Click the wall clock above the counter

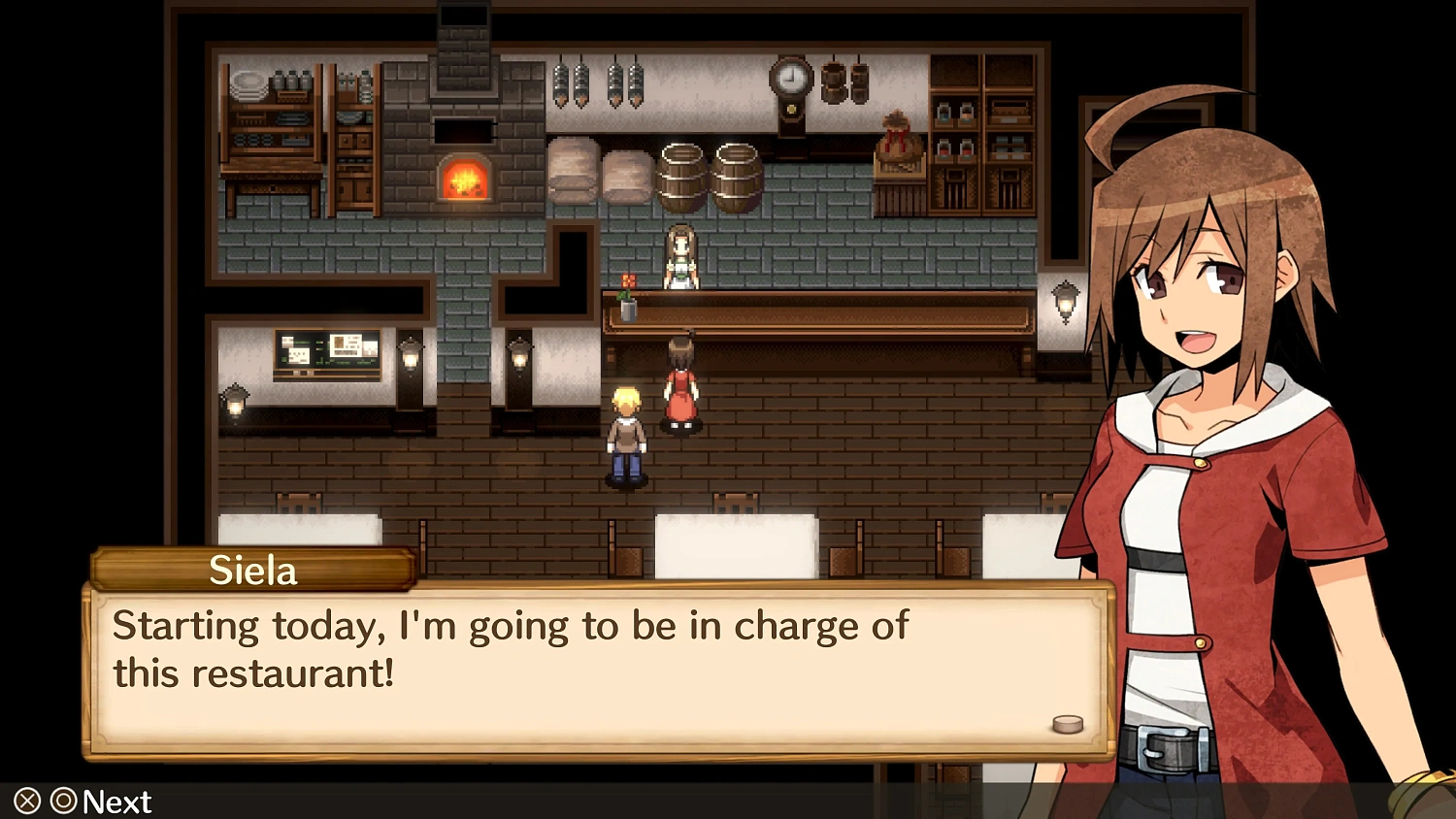[790, 82]
